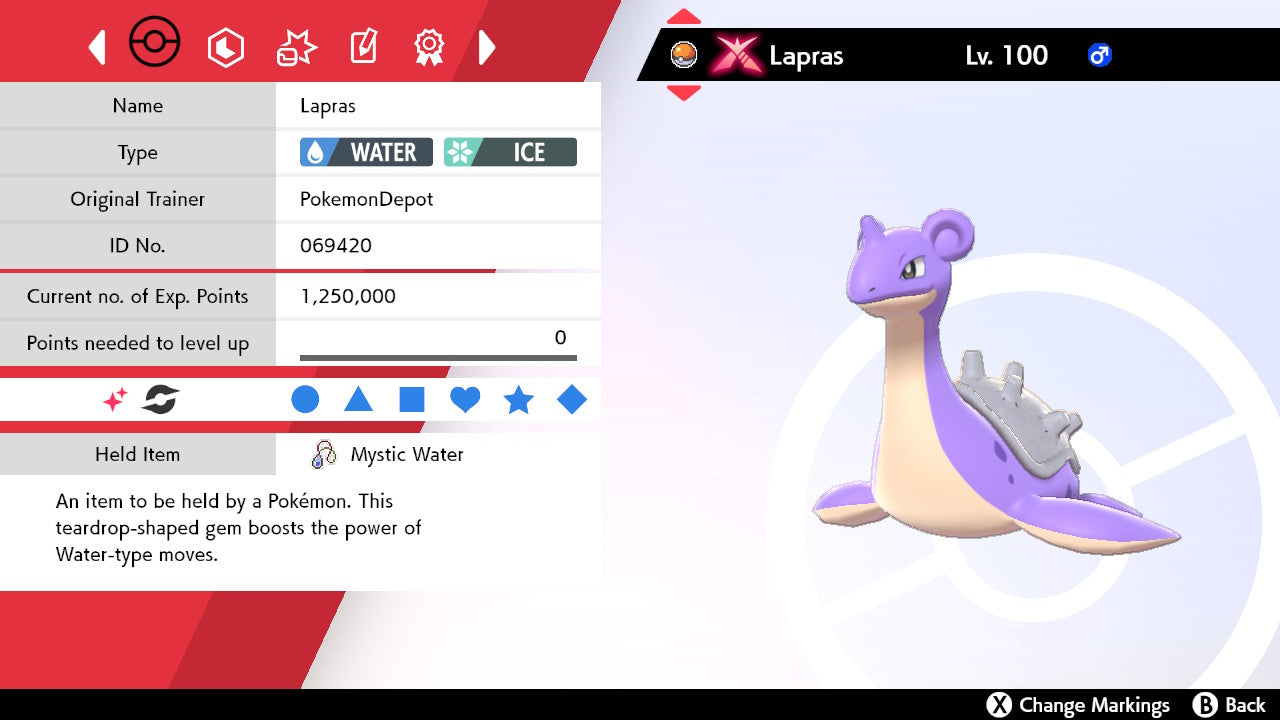Click the red down arrow below Lapras
The height and width of the screenshot is (720, 1280).
pyautogui.click(x=684, y=93)
